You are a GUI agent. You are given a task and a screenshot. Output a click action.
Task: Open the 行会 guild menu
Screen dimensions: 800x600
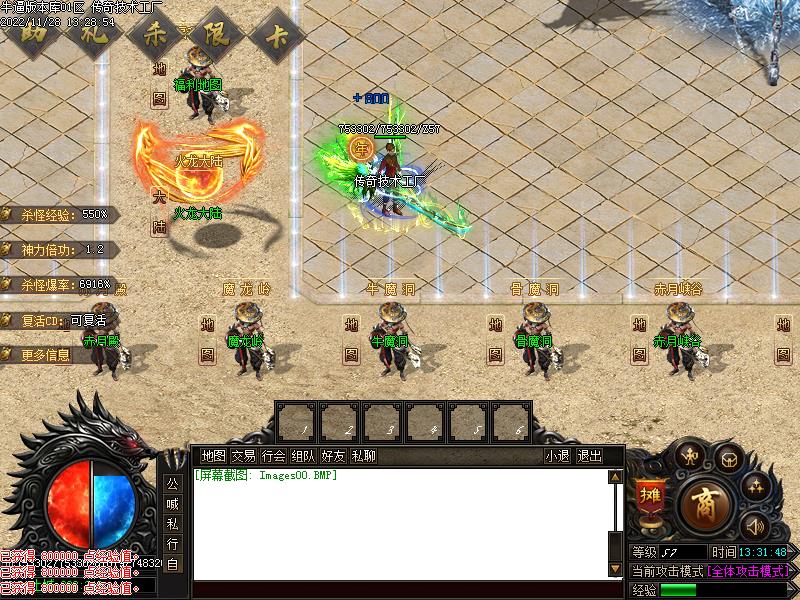coord(273,456)
